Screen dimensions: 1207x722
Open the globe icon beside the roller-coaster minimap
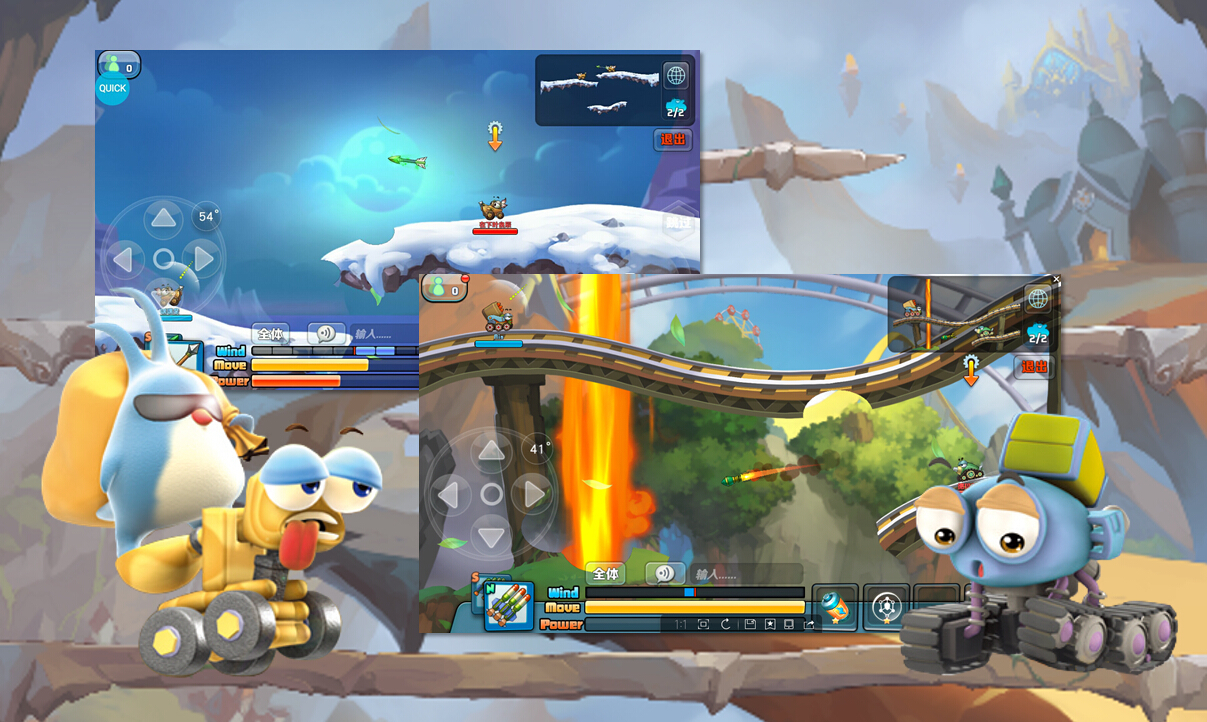click(1038, 297)
